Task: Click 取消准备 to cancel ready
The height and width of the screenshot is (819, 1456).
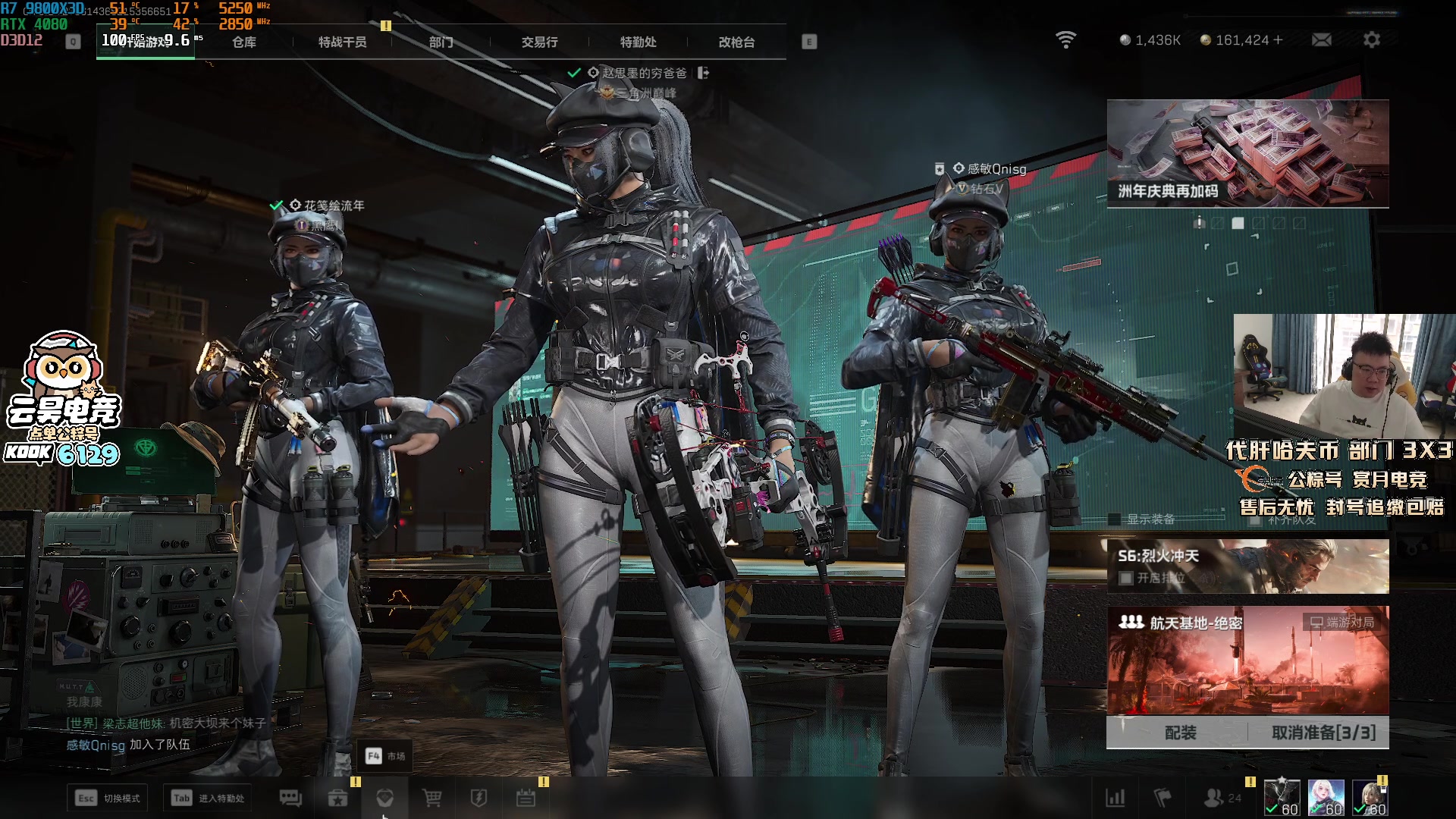Action: tap(1323, 733)
